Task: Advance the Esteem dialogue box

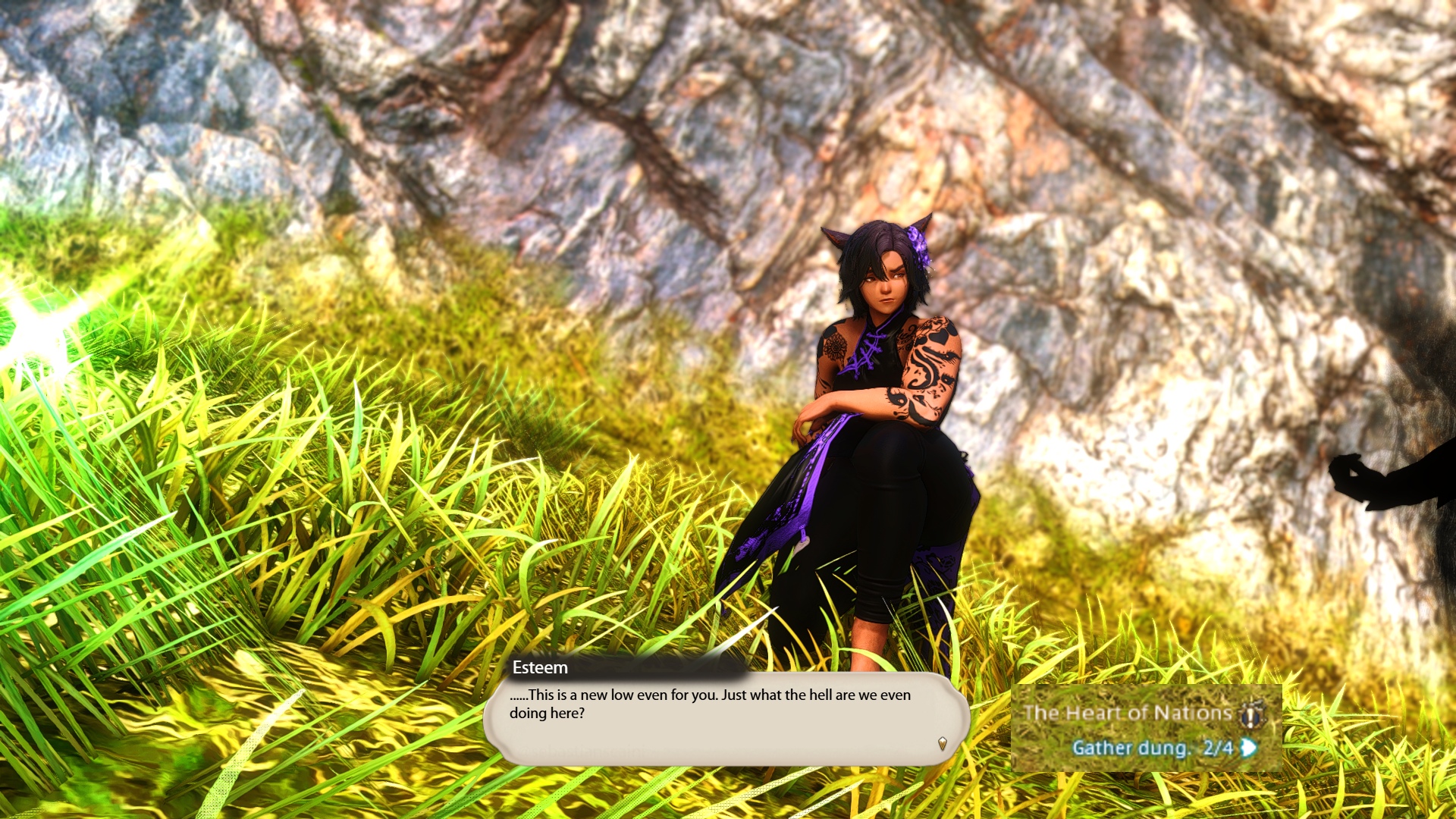Action: [x=725, y=716]
